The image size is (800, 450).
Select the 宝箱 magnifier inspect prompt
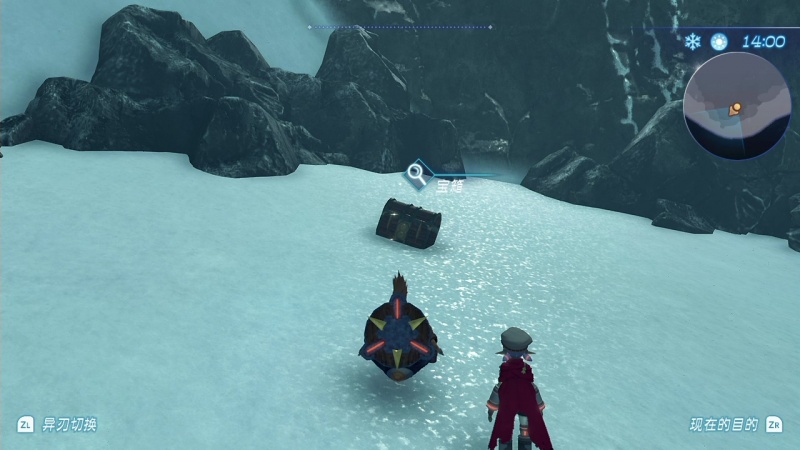[416, 174]
